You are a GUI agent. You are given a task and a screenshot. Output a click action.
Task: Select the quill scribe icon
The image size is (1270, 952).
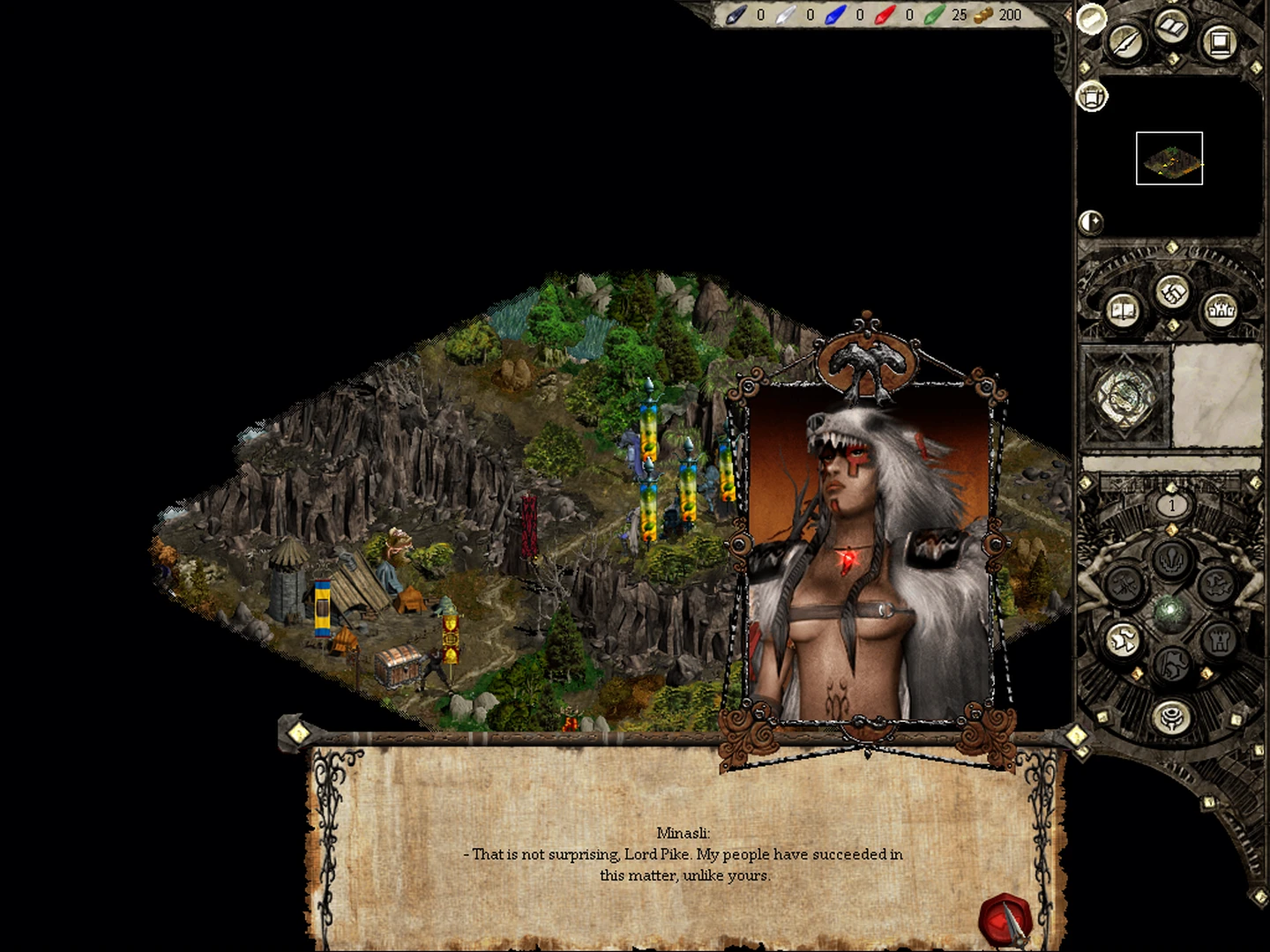tap(1124, 42)
